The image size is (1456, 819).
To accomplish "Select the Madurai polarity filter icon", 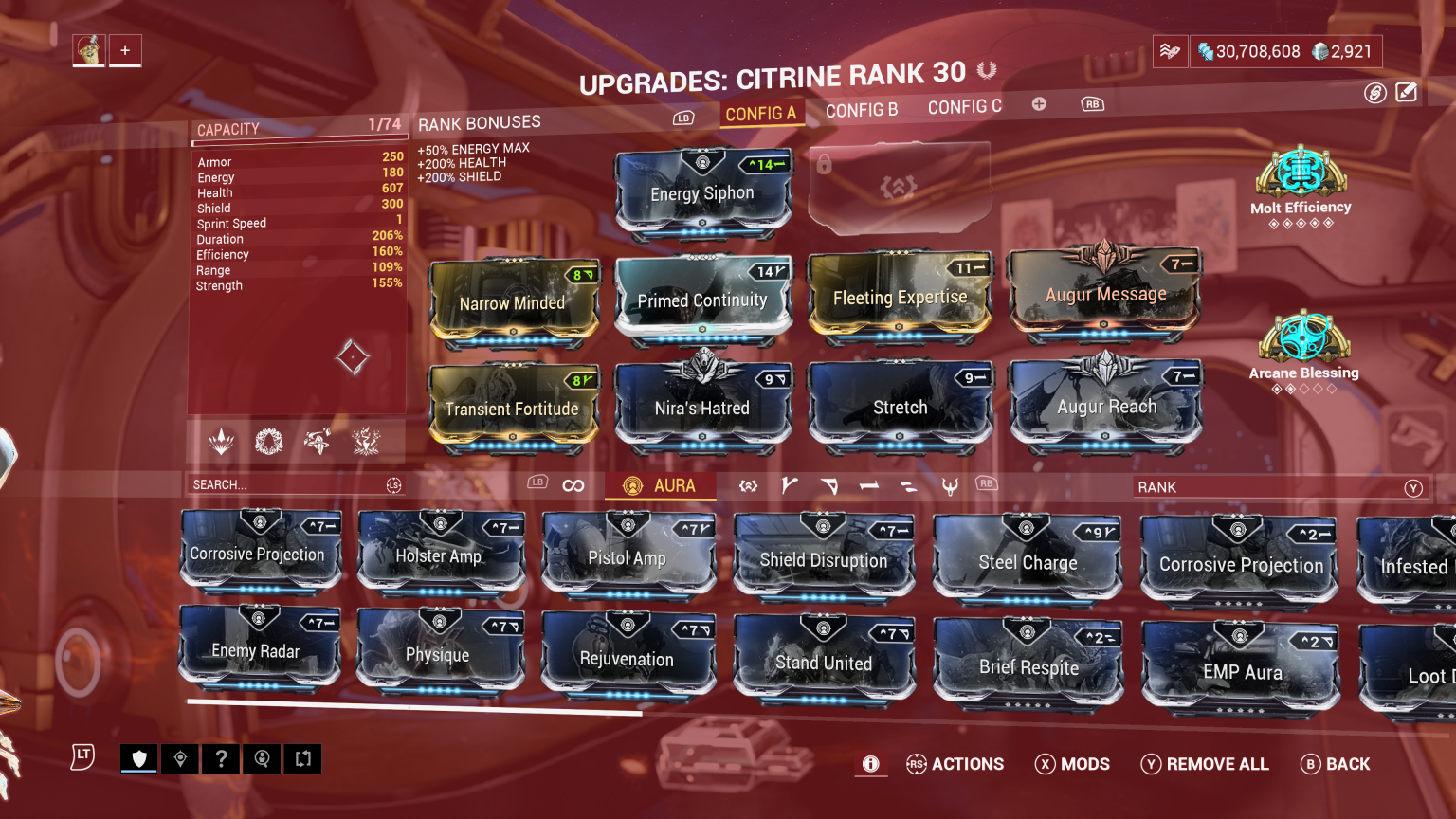I will 788,485.
